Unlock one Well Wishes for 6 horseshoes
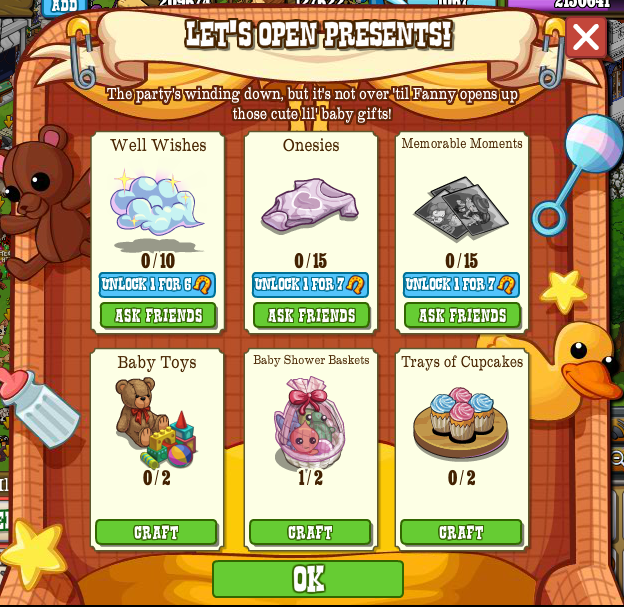This screenshot has height=612, width=624. pyautogui.click(x=157, y=285)
